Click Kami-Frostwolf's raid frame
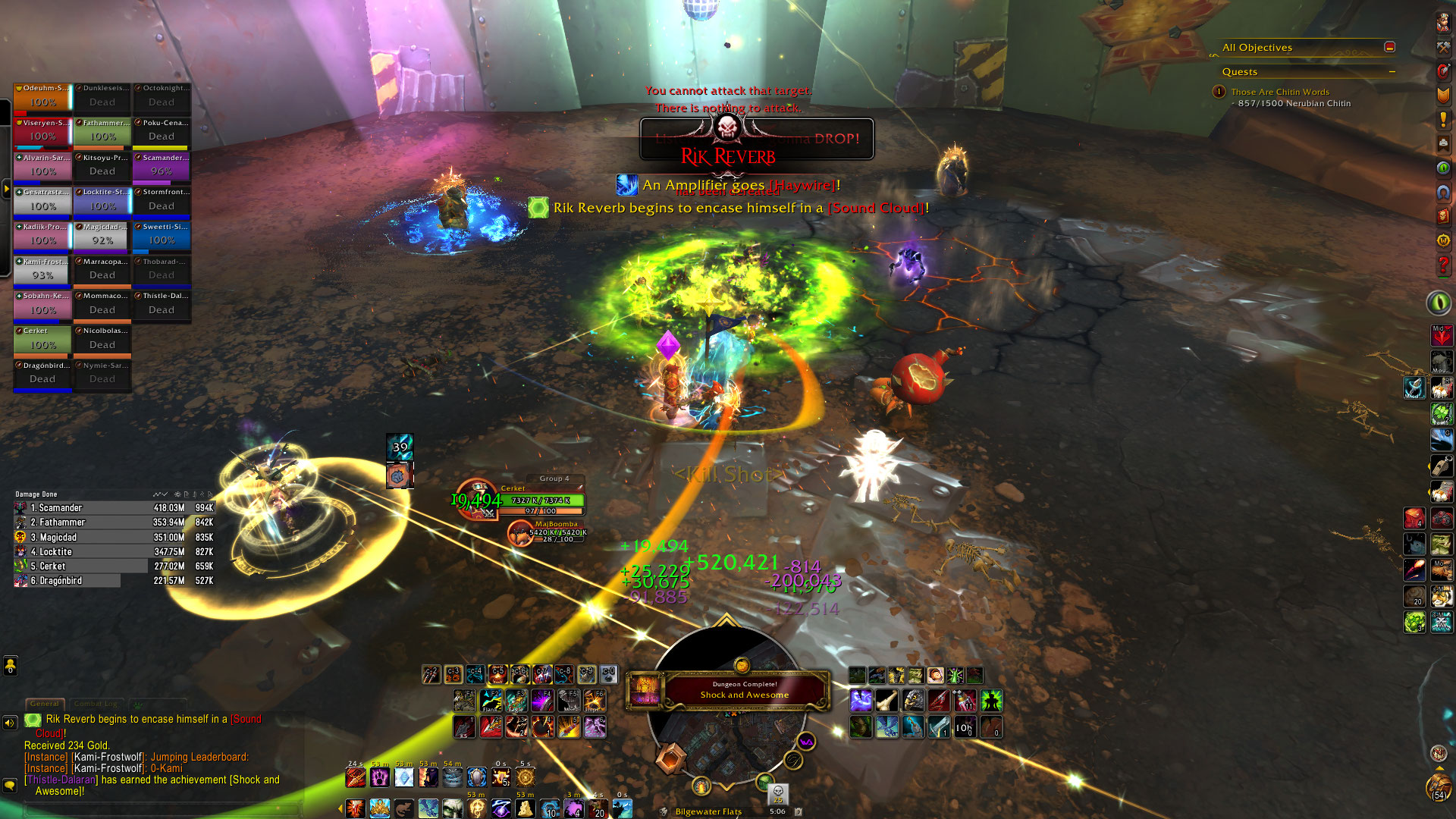 point(42,271)
